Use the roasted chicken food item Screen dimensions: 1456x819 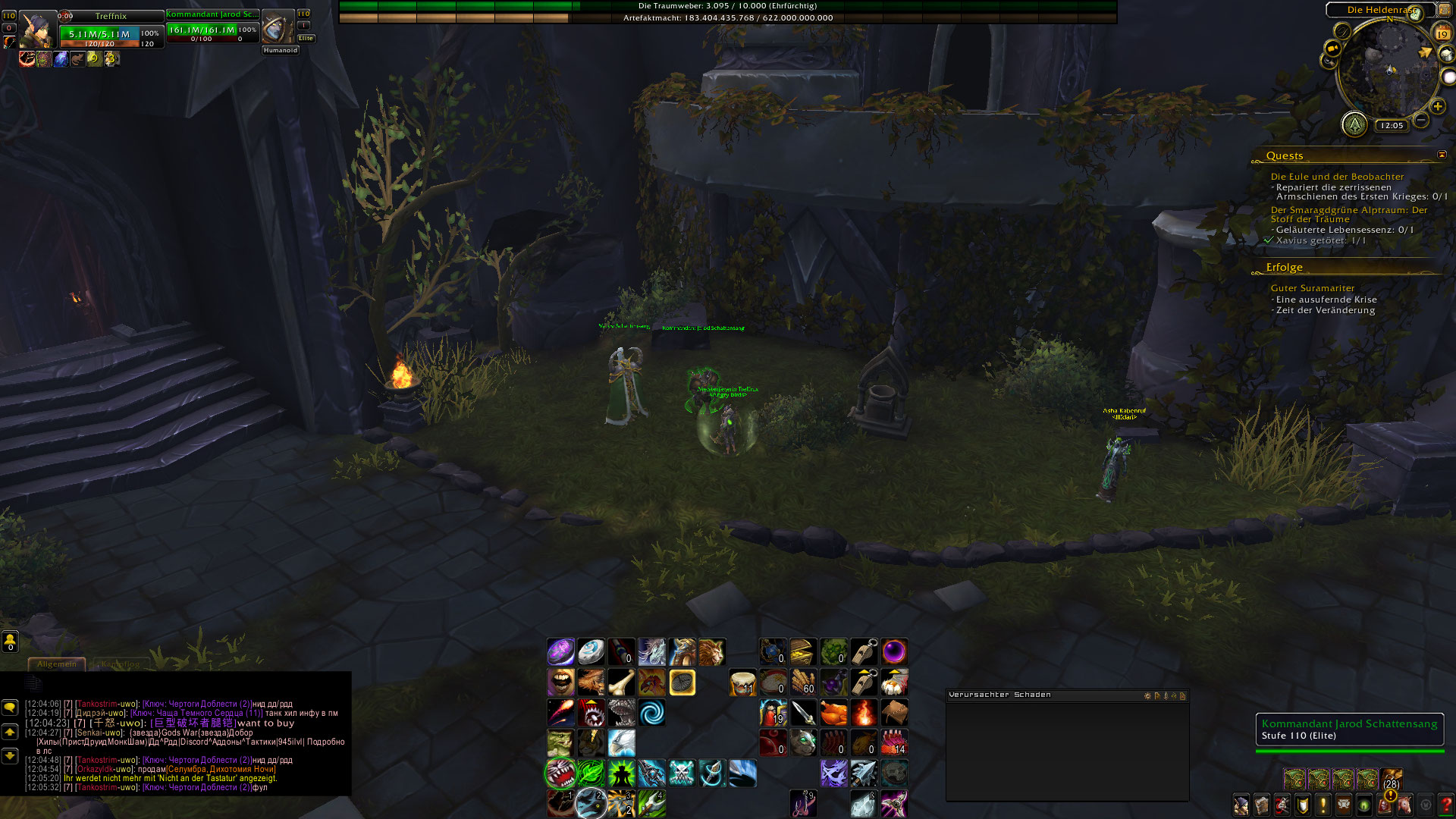[x=833, y=713]
